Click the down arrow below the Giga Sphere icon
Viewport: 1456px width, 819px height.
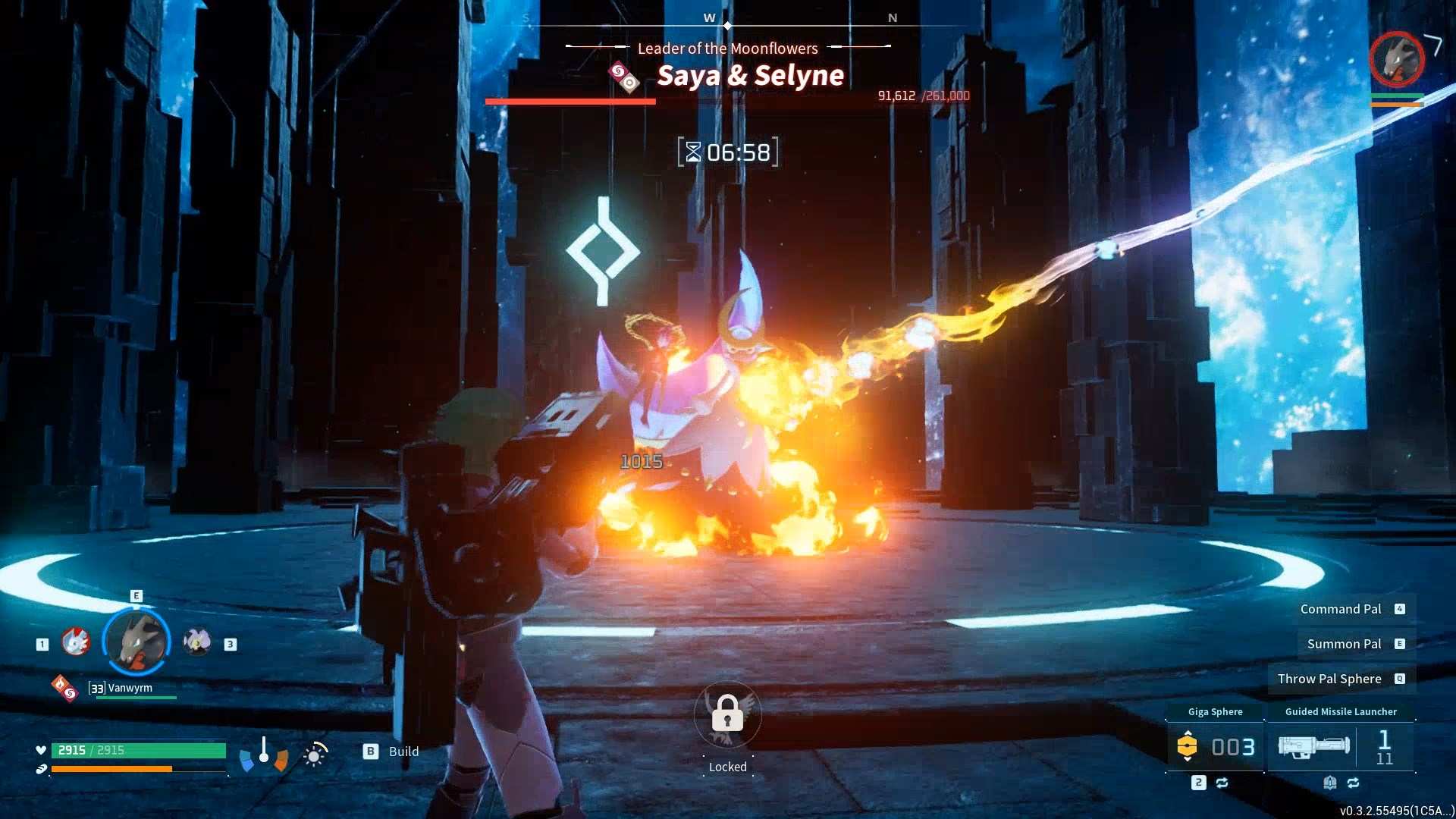[1187, 759]
